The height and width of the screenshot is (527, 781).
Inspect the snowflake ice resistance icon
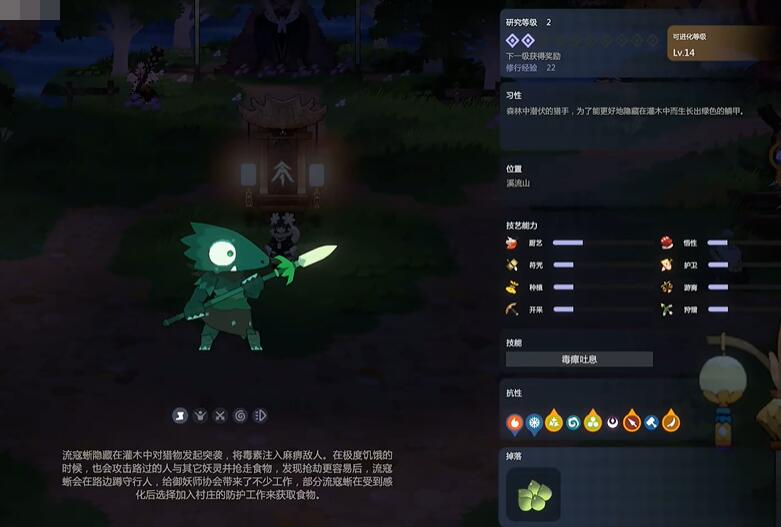coord(535,423)
